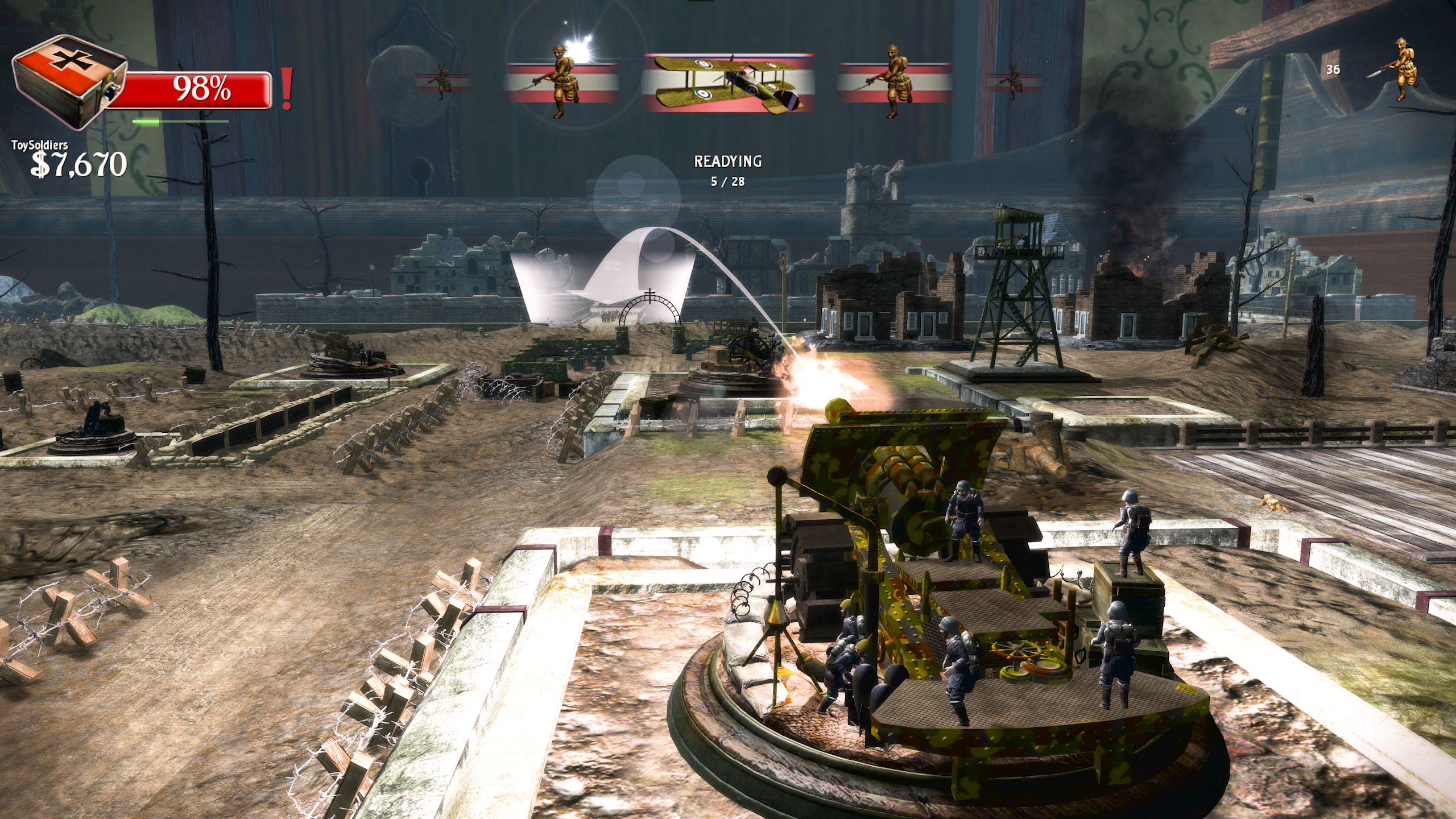Click the red exclamation alert marker

click(x=287, y=89)
